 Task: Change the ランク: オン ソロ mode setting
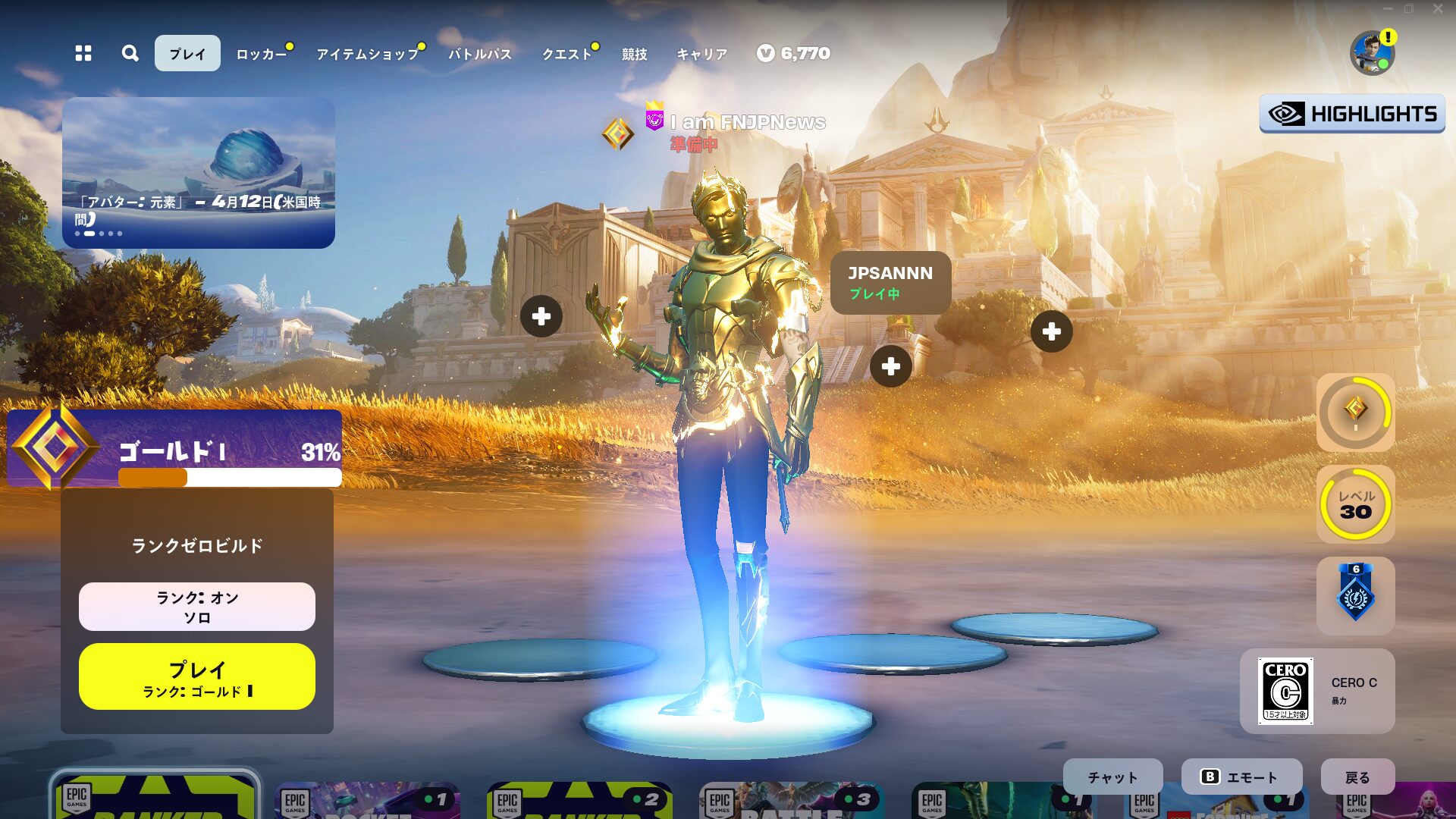(x=197, y=607)
